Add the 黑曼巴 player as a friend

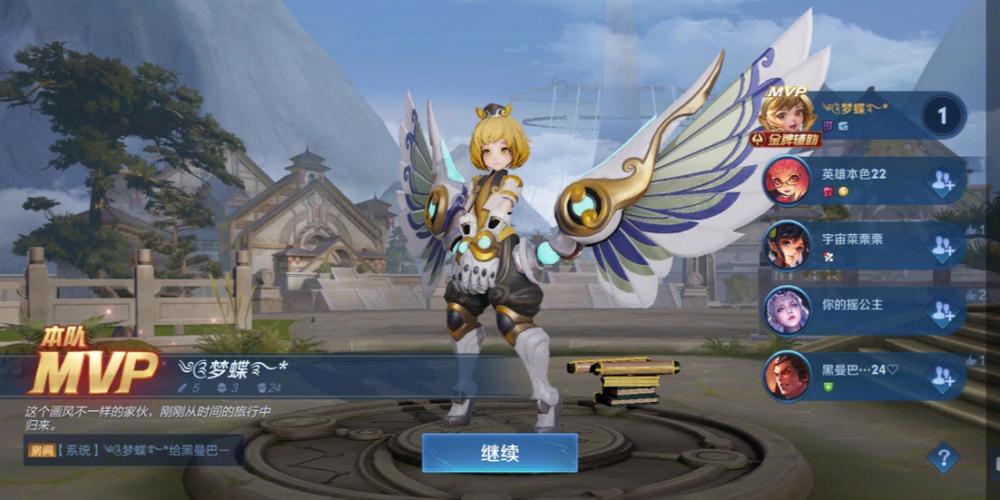point(942,377)
